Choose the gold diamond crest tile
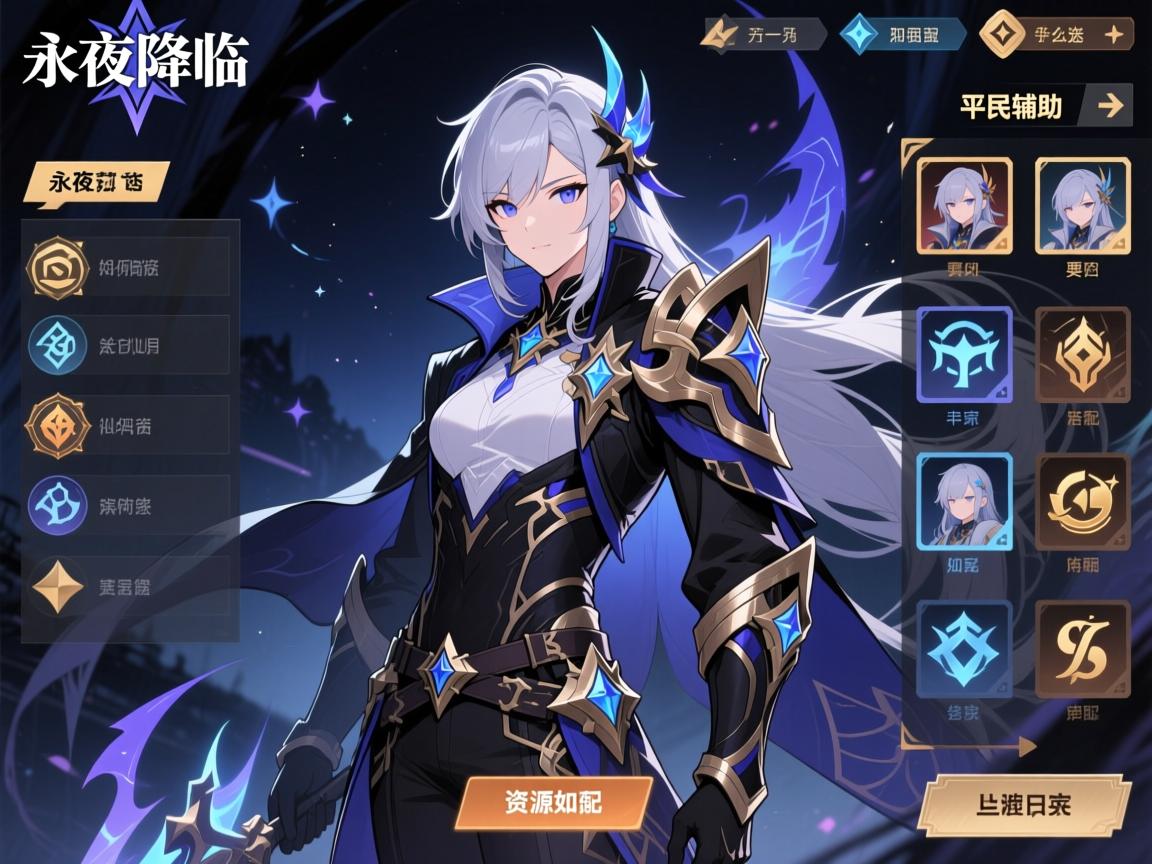 pyautogui.click(x=1082, y=355)
